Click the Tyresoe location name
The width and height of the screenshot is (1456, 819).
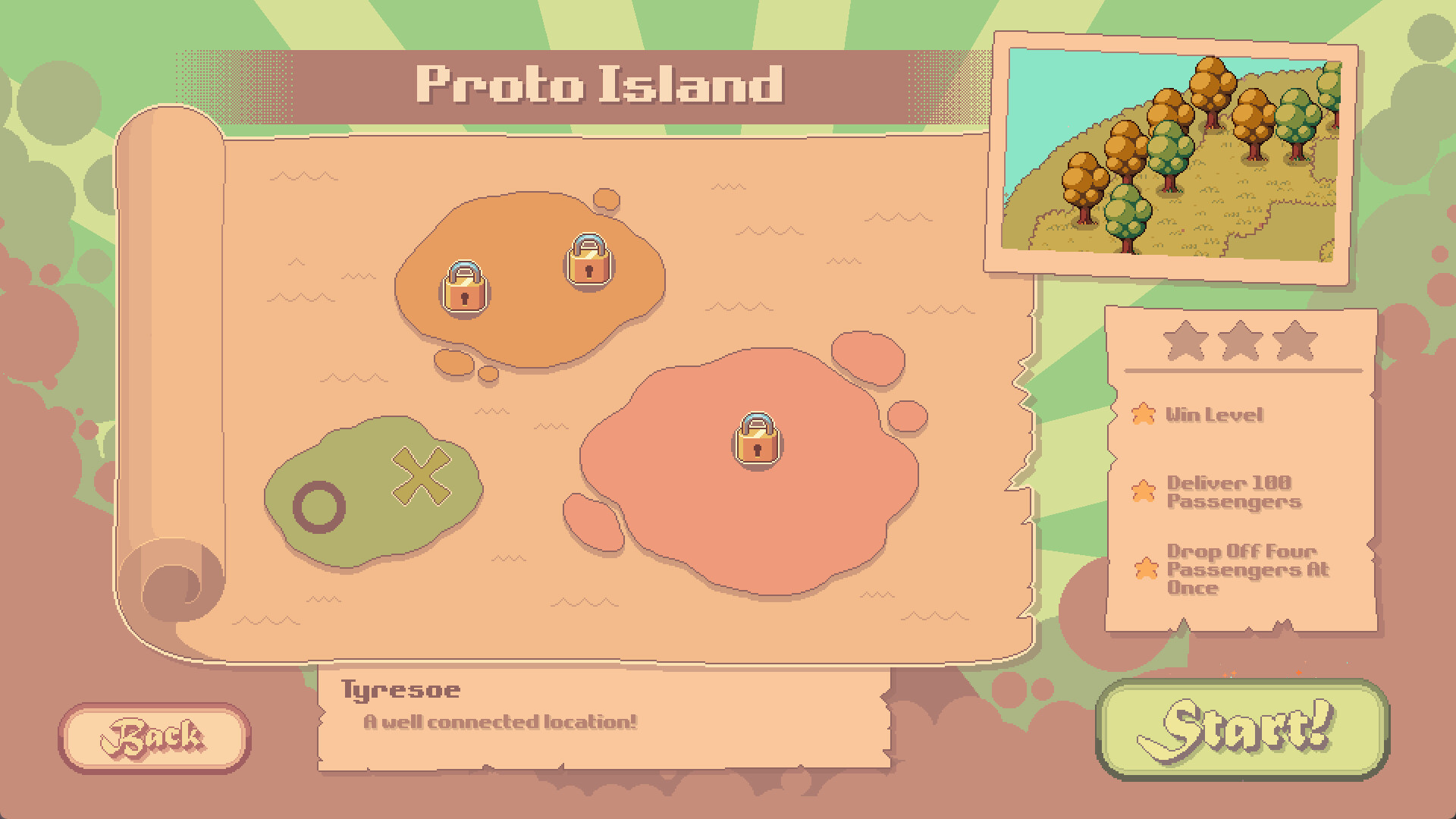point(403,689)
